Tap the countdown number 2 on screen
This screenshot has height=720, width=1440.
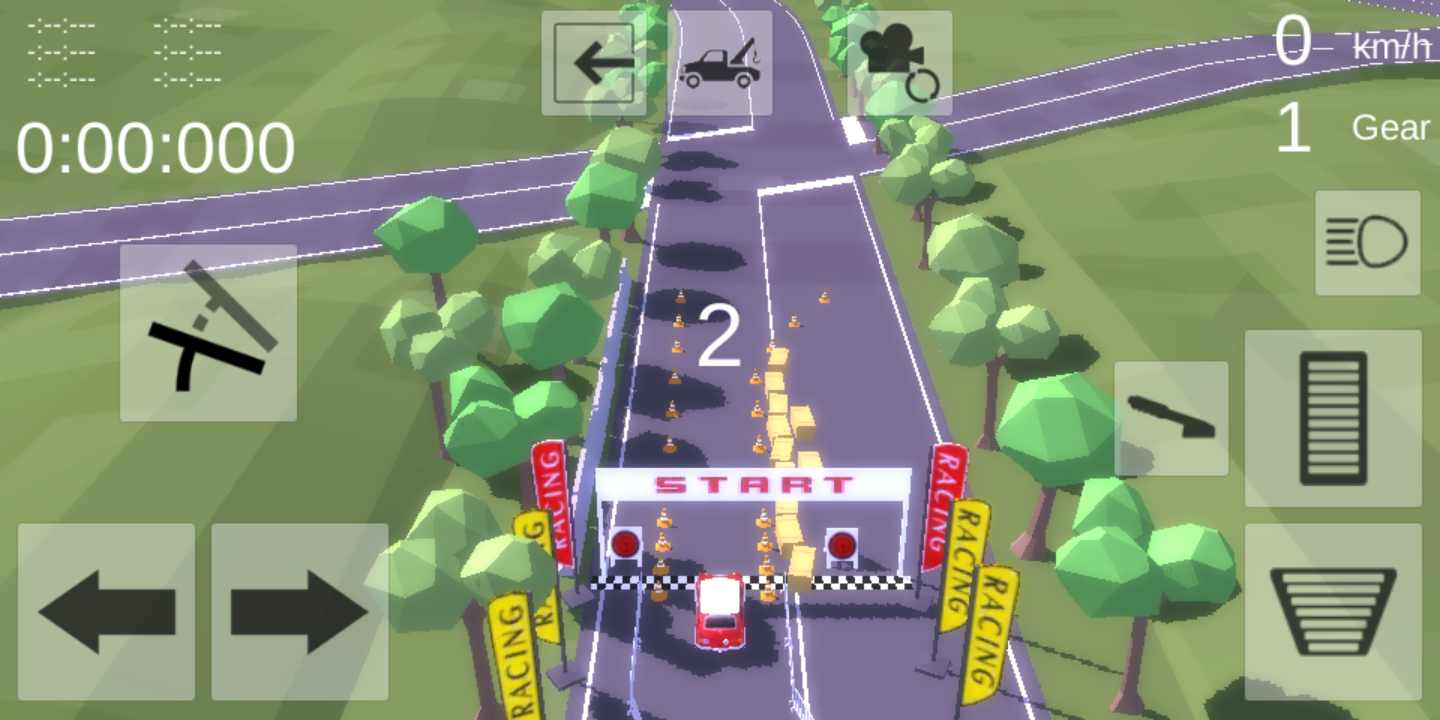coord(722,335)
